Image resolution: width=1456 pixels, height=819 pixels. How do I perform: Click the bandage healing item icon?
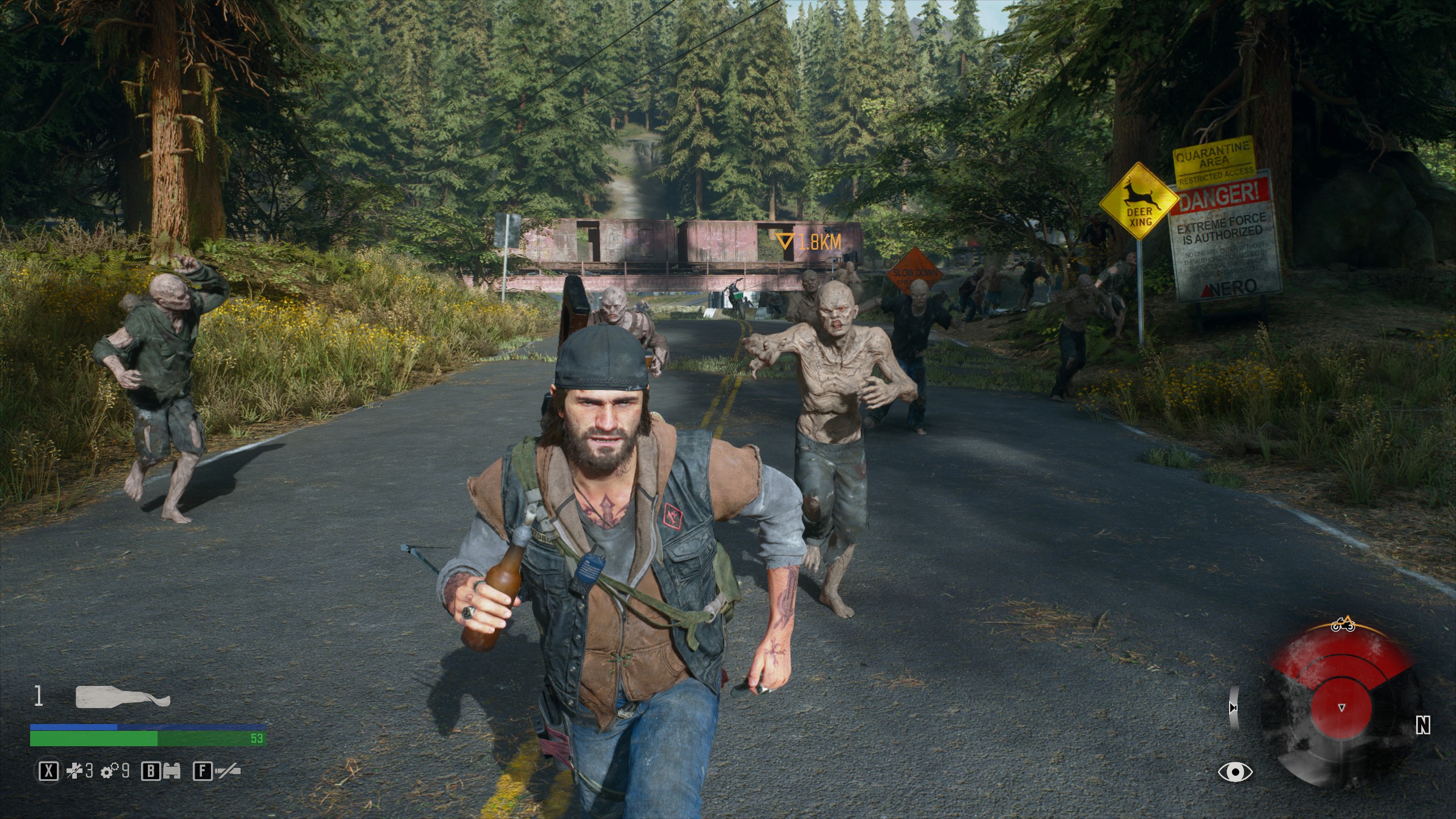pyautogui.click(x=74, y=771)
